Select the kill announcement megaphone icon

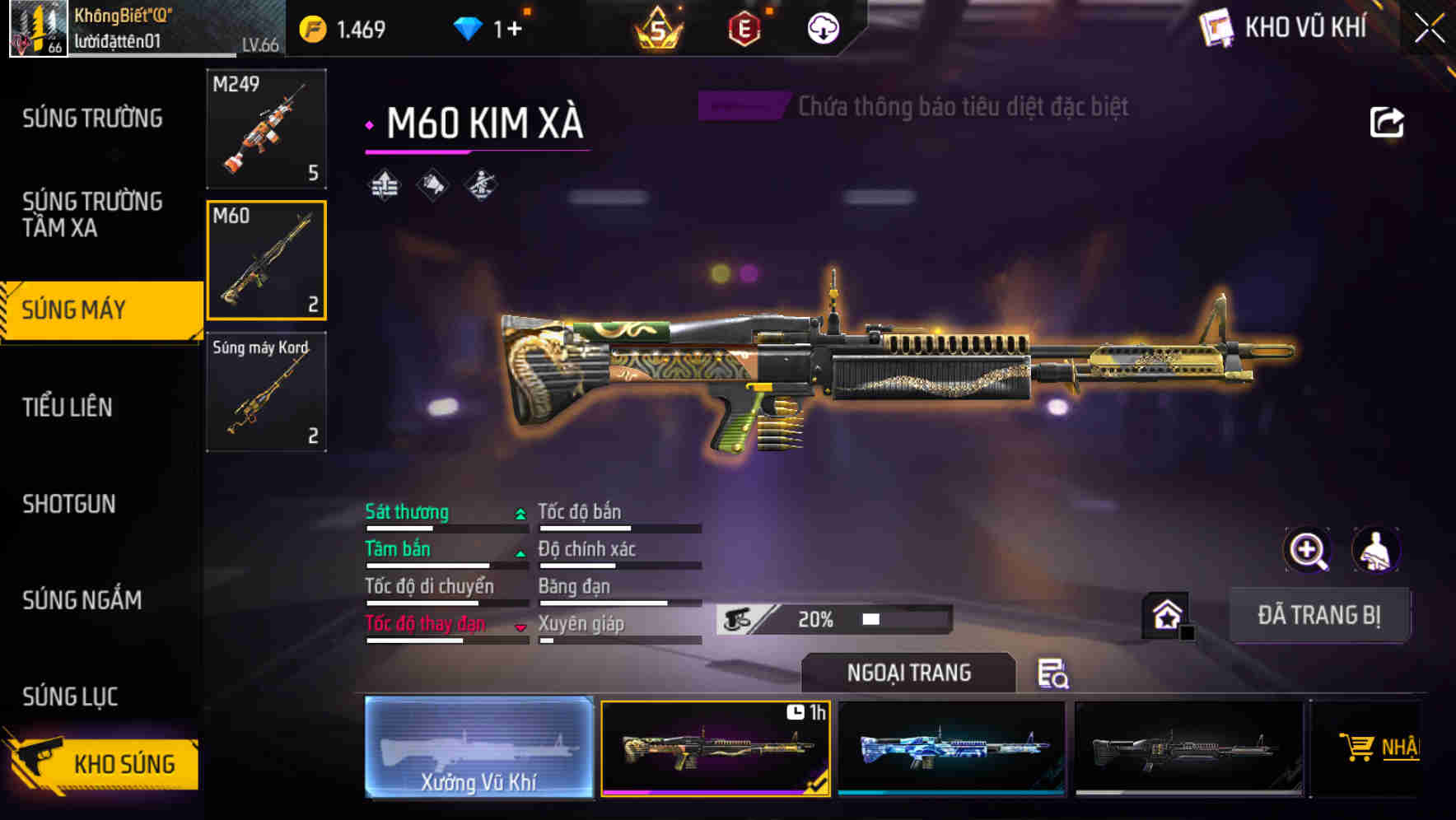432,184
